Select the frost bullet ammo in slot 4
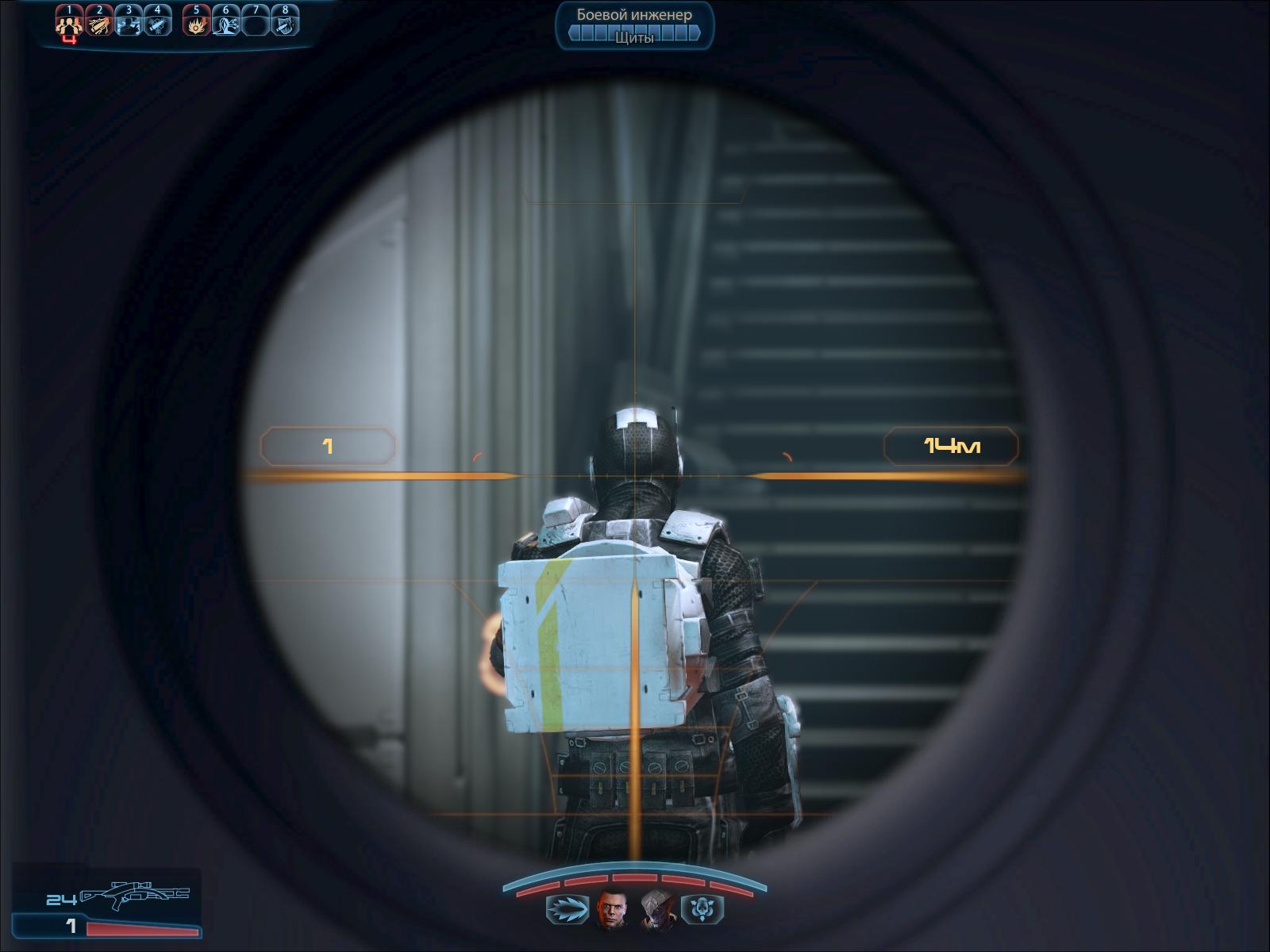1270x952 pixels. point(158,24)
